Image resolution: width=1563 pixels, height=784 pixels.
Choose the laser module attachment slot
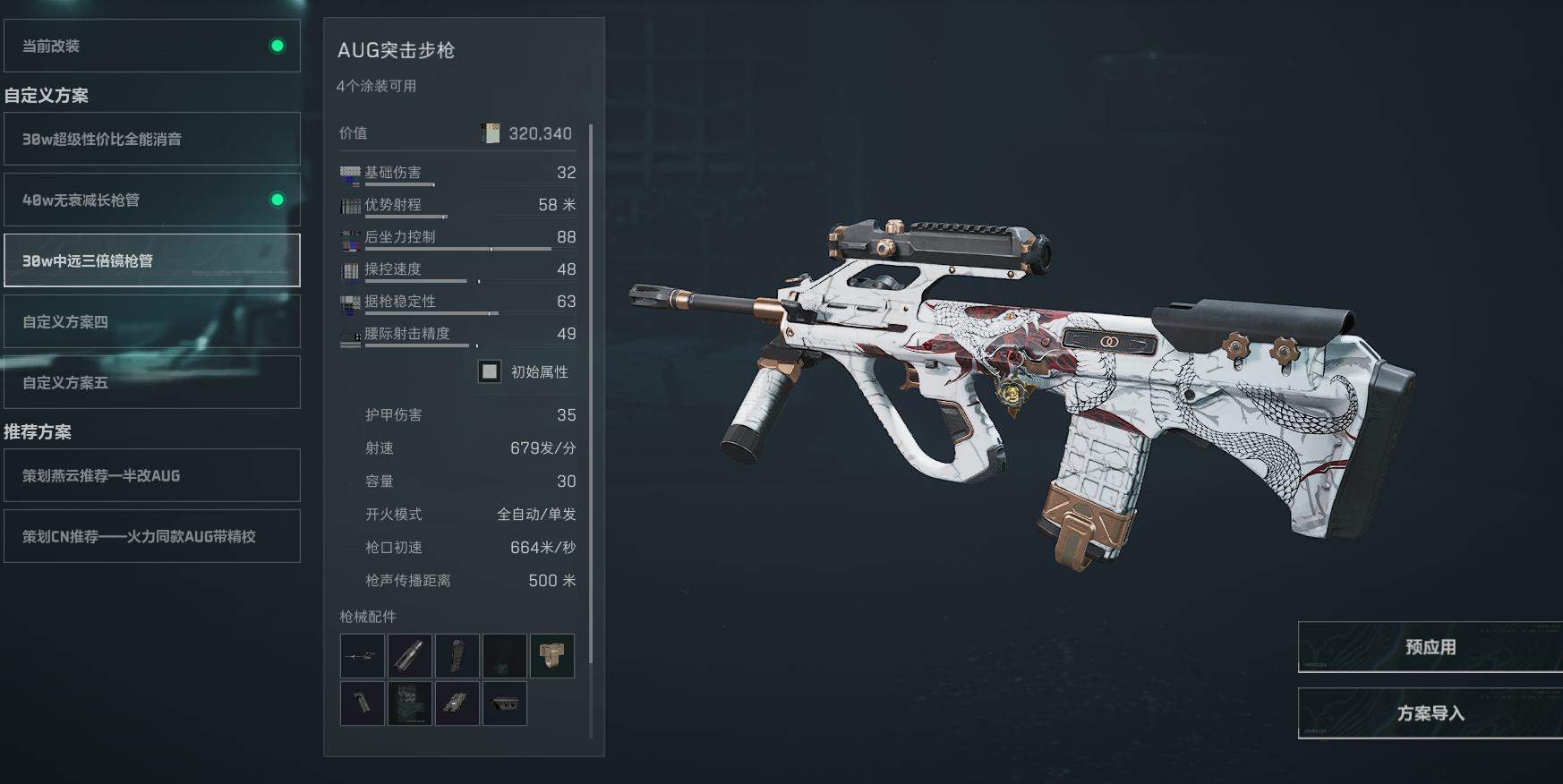pyautogui.click(x=457, y=703)
